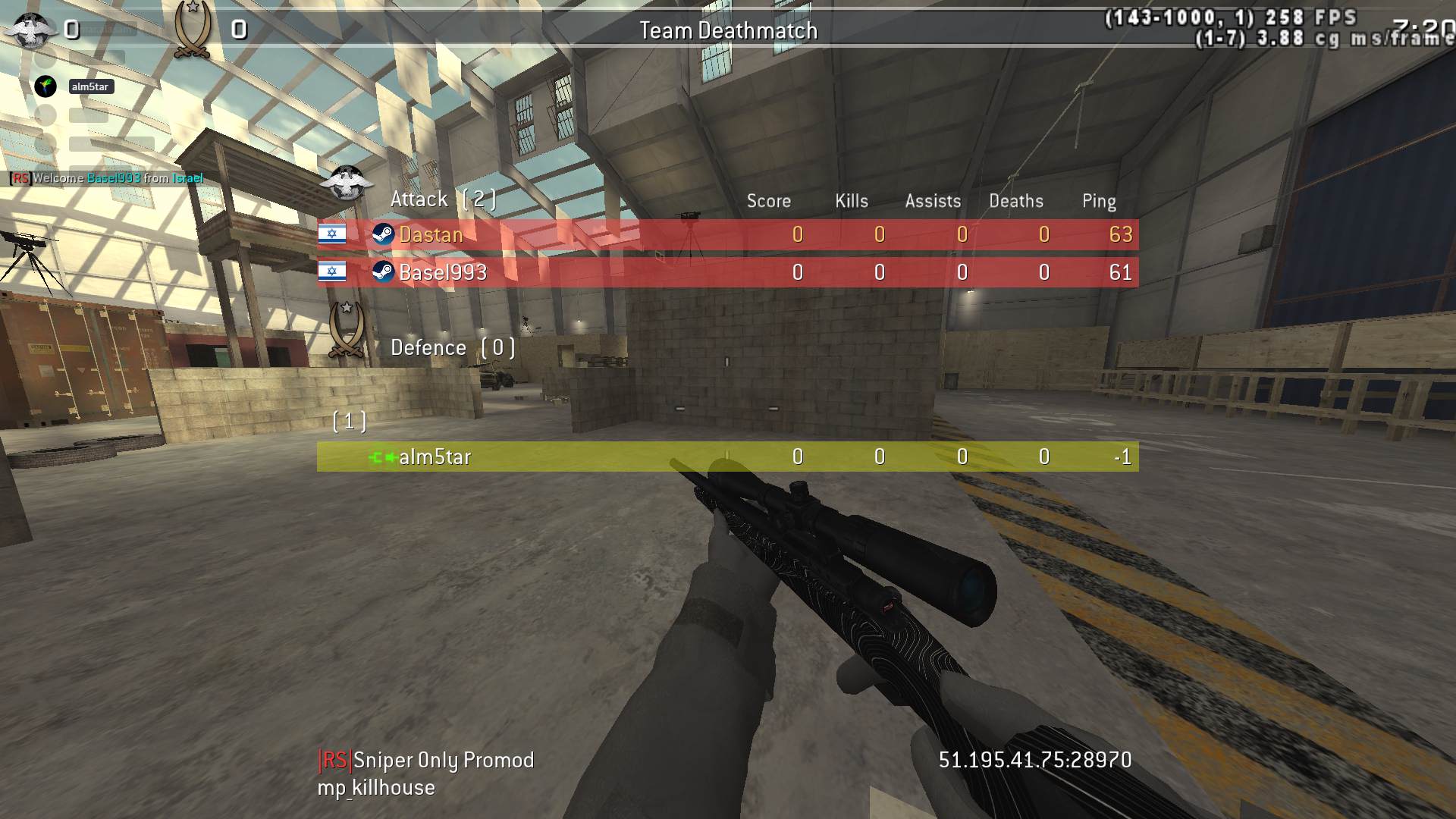
Task: Open Basel993's player name
Action: (444, 272)
